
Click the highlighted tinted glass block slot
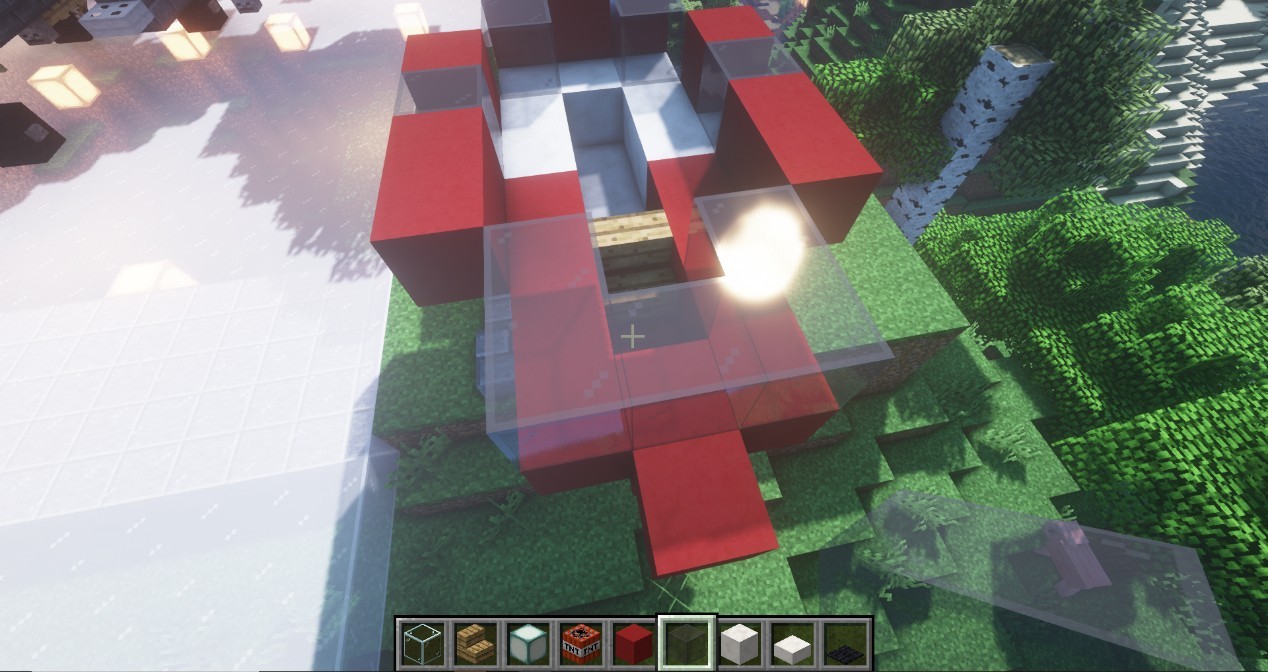click(x=685, y=641)
